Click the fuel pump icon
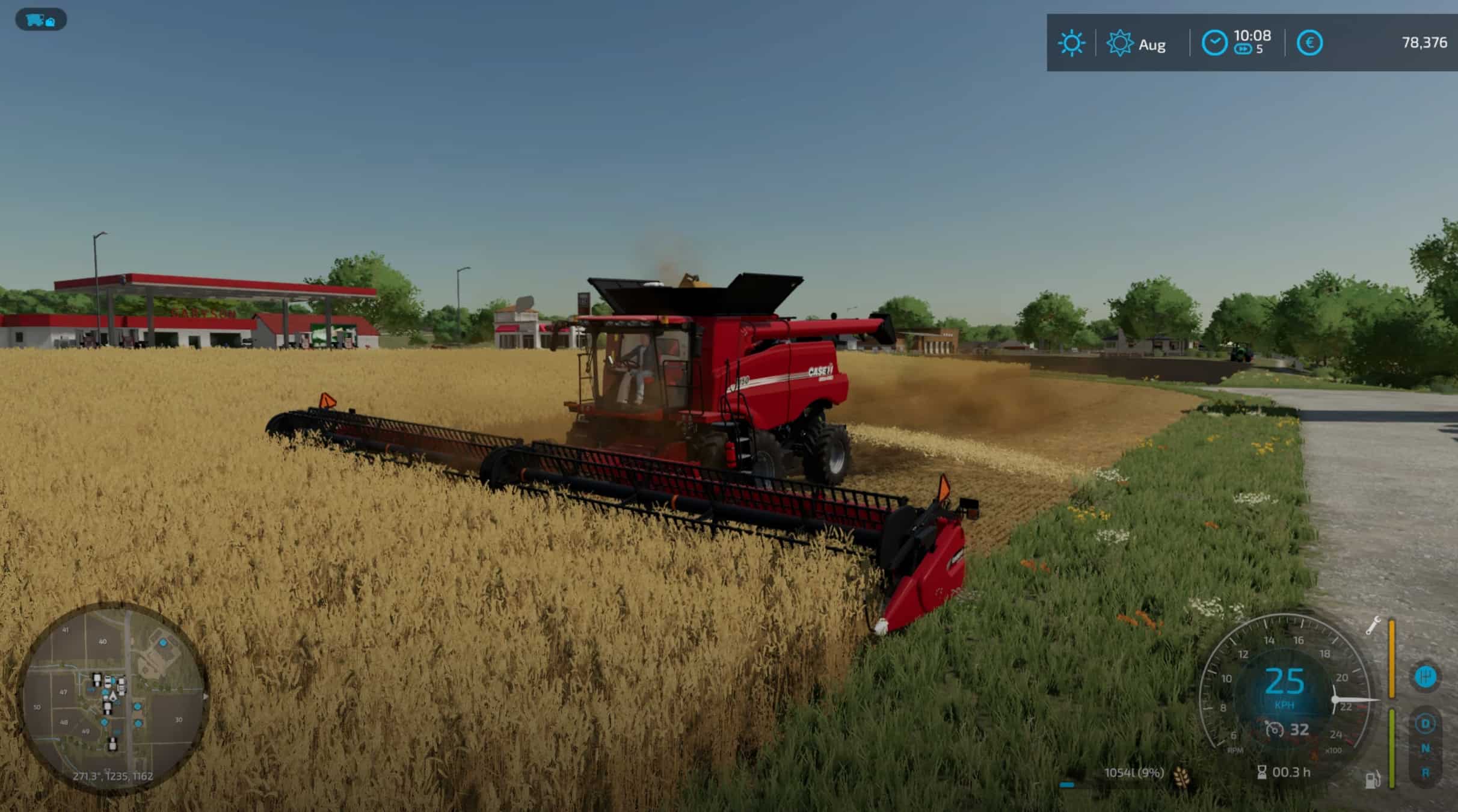 1372,780
